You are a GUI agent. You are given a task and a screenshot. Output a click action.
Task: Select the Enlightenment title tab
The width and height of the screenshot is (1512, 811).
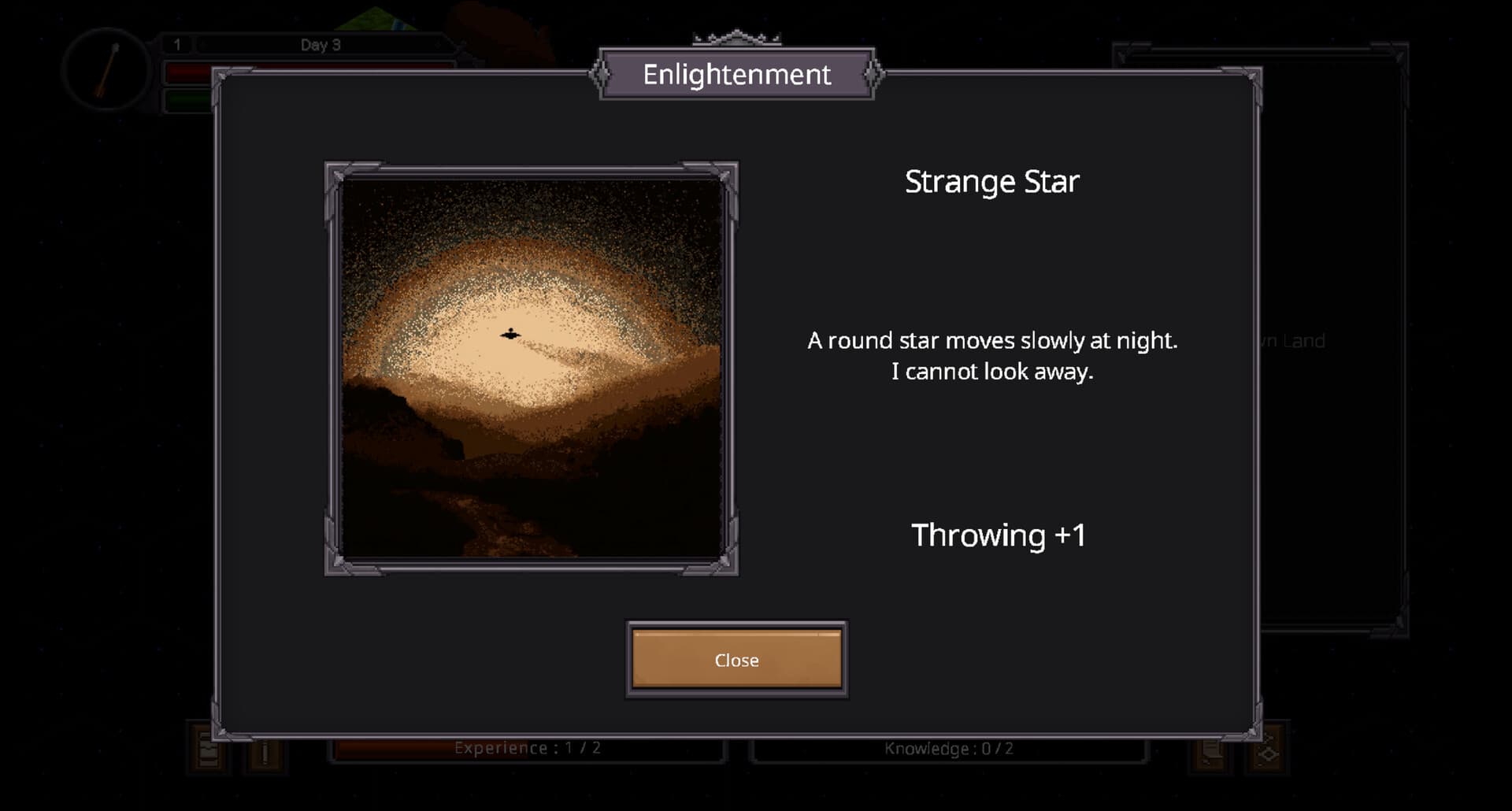pos(737,76)
